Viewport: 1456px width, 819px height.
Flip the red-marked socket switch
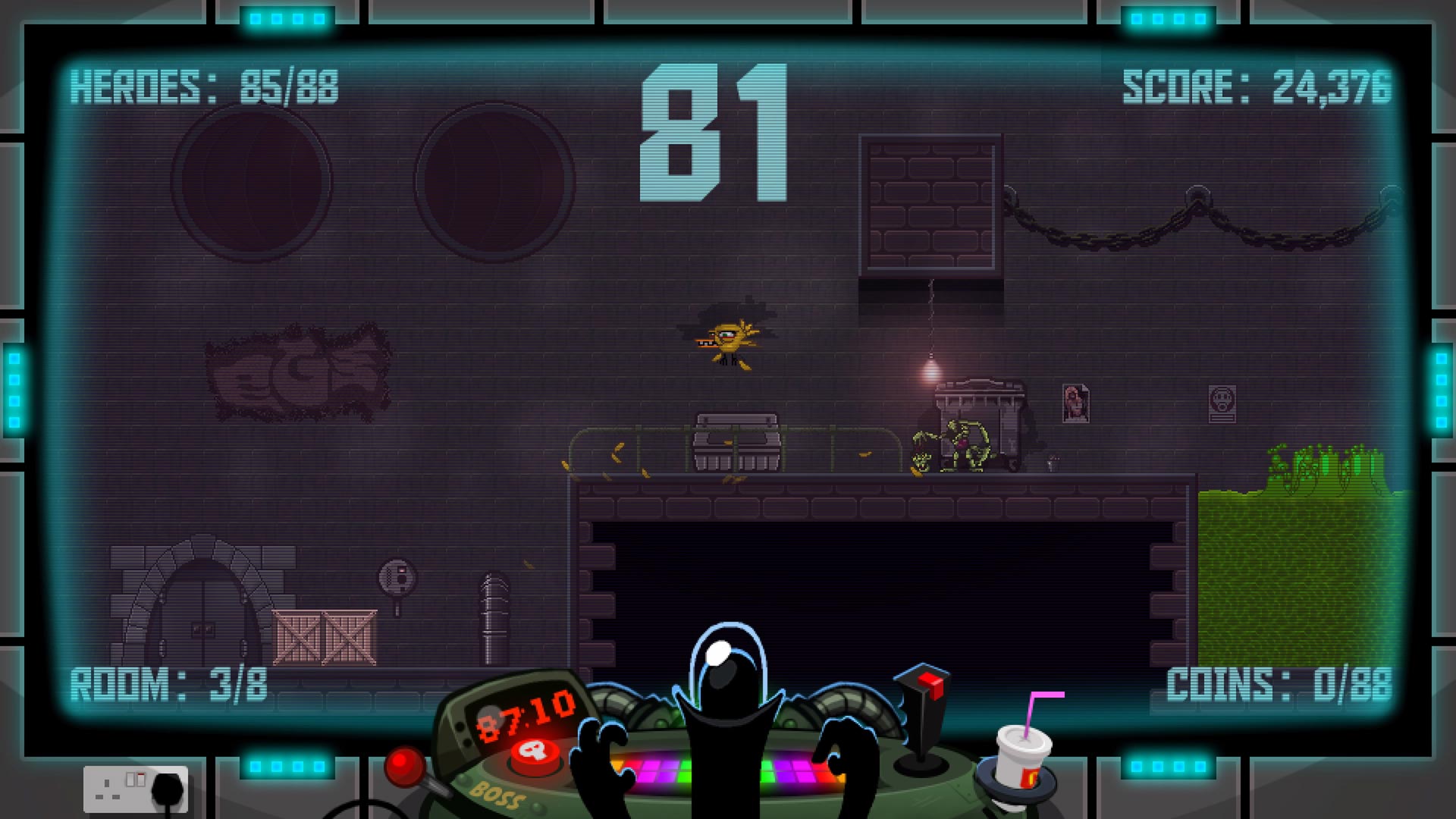(x=141, y=780)
